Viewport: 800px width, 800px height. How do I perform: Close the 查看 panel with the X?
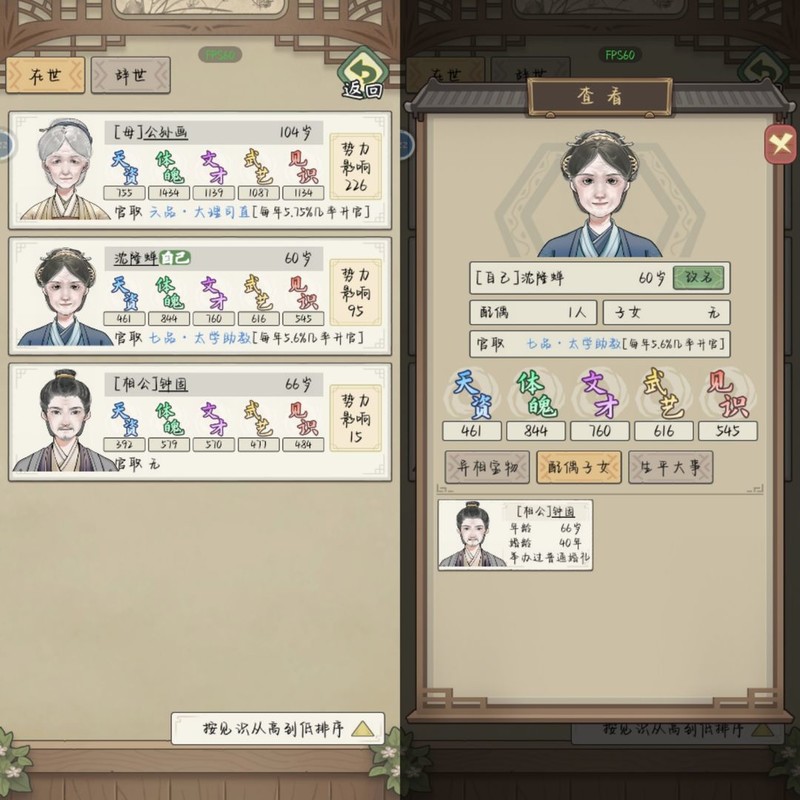click(780, 145)
